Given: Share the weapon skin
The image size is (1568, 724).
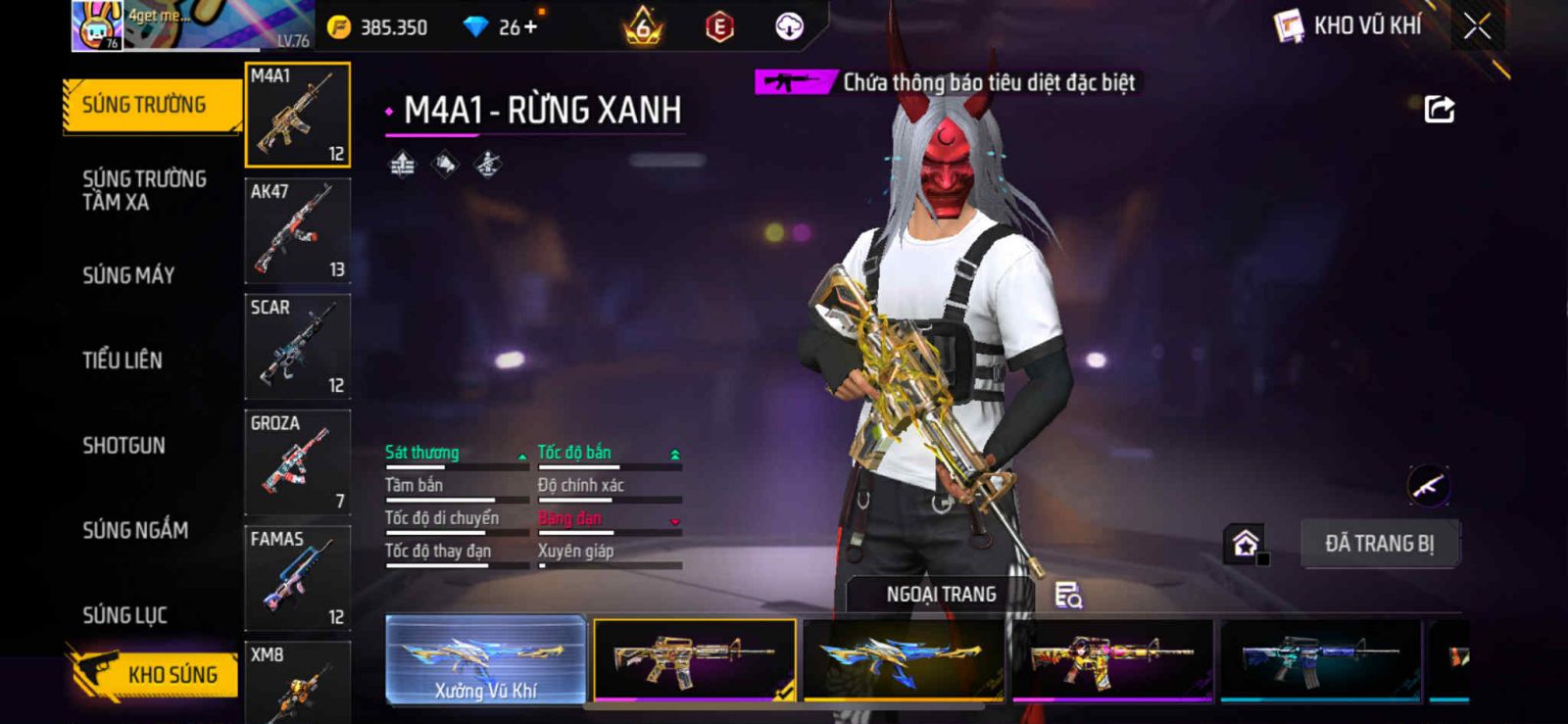Looking at the screenshot, I should click(1439, 109).
